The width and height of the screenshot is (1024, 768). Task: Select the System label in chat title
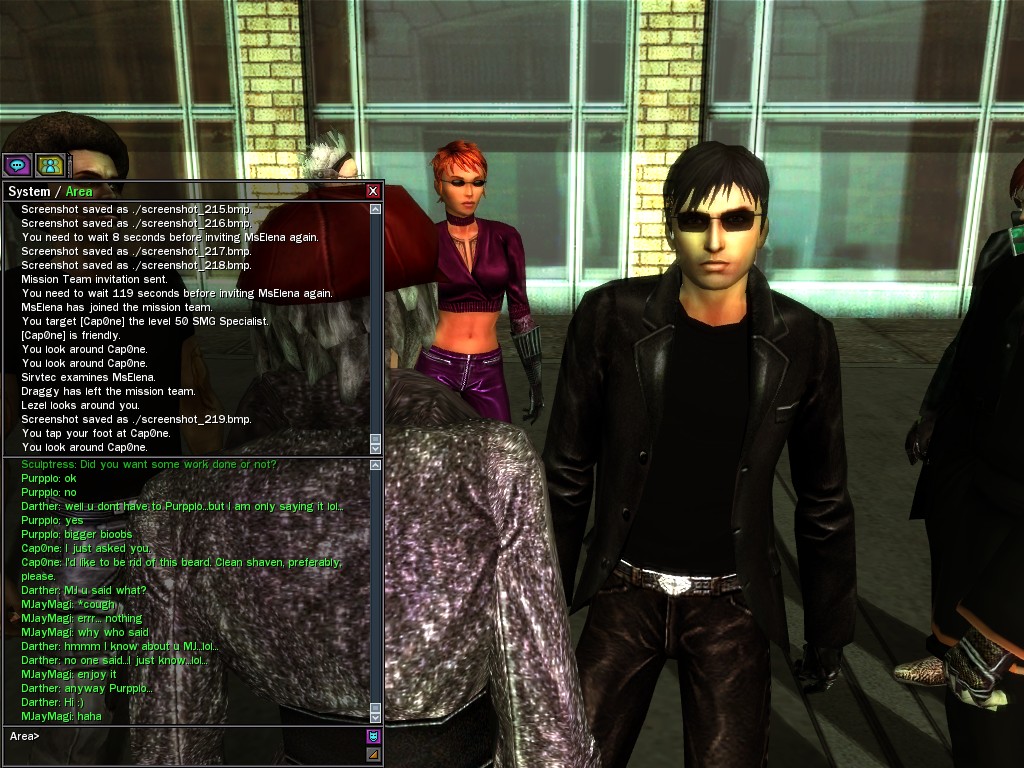pos(28,191)
